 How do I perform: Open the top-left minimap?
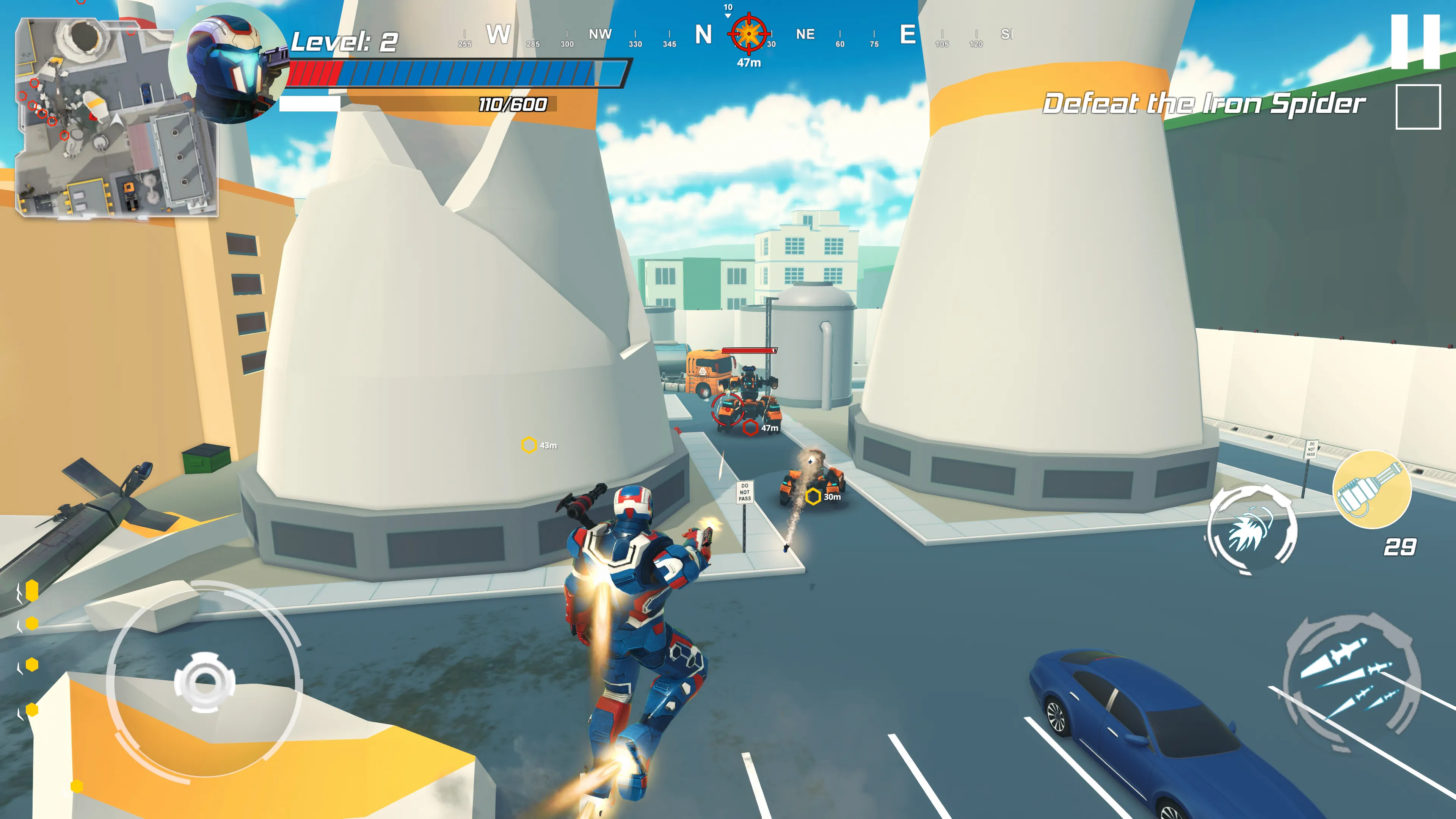click(x=116, y=118)
